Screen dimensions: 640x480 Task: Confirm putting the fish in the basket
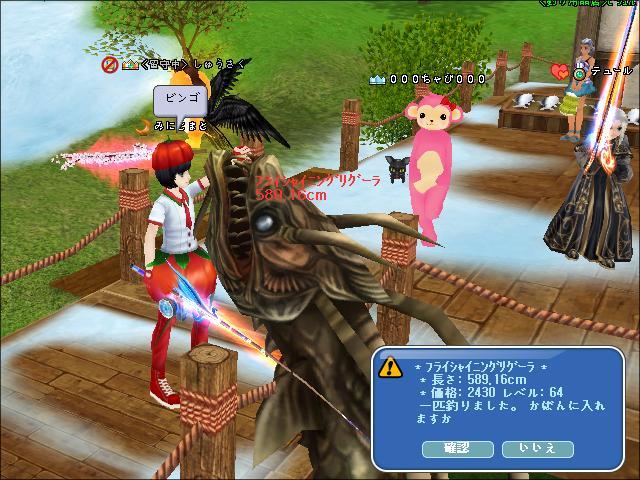pyautogui.click(x=458, y=449)
